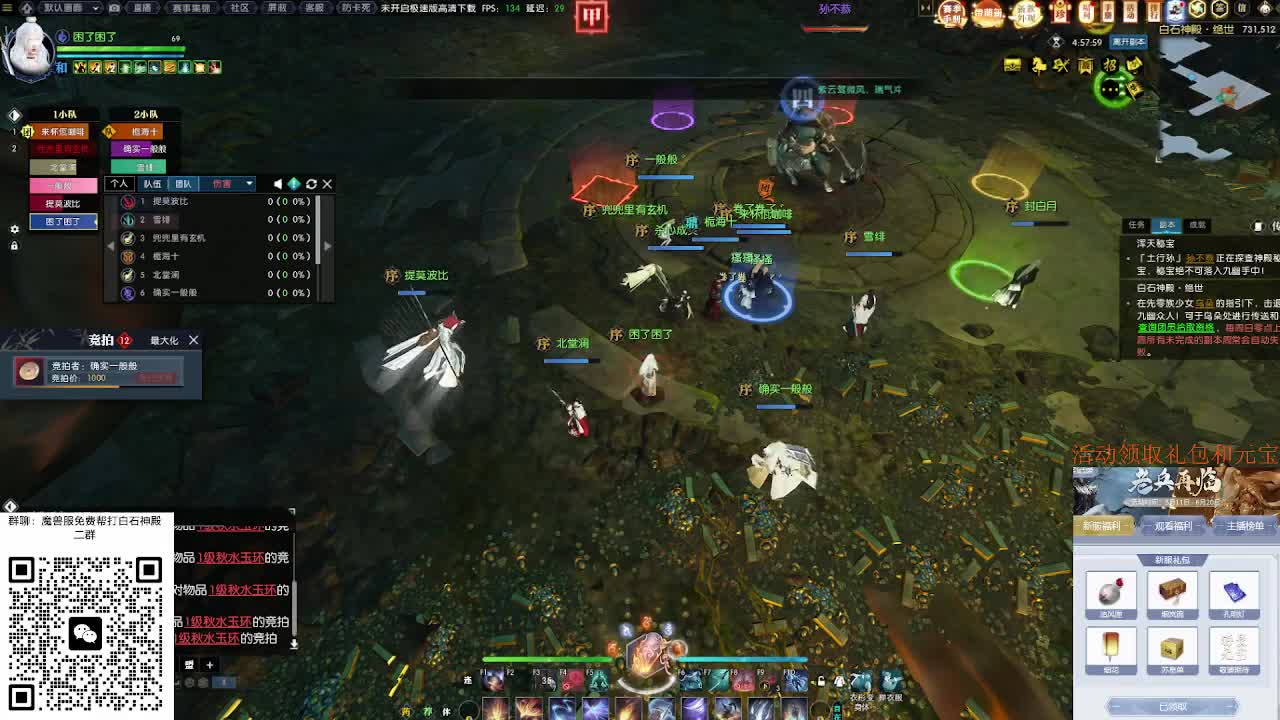This screenshot has height=720, width=1280.
Task: Toggle the 连 auto-cast switch near skill bar
Action: pyautogui.click(x=466, y=680)
